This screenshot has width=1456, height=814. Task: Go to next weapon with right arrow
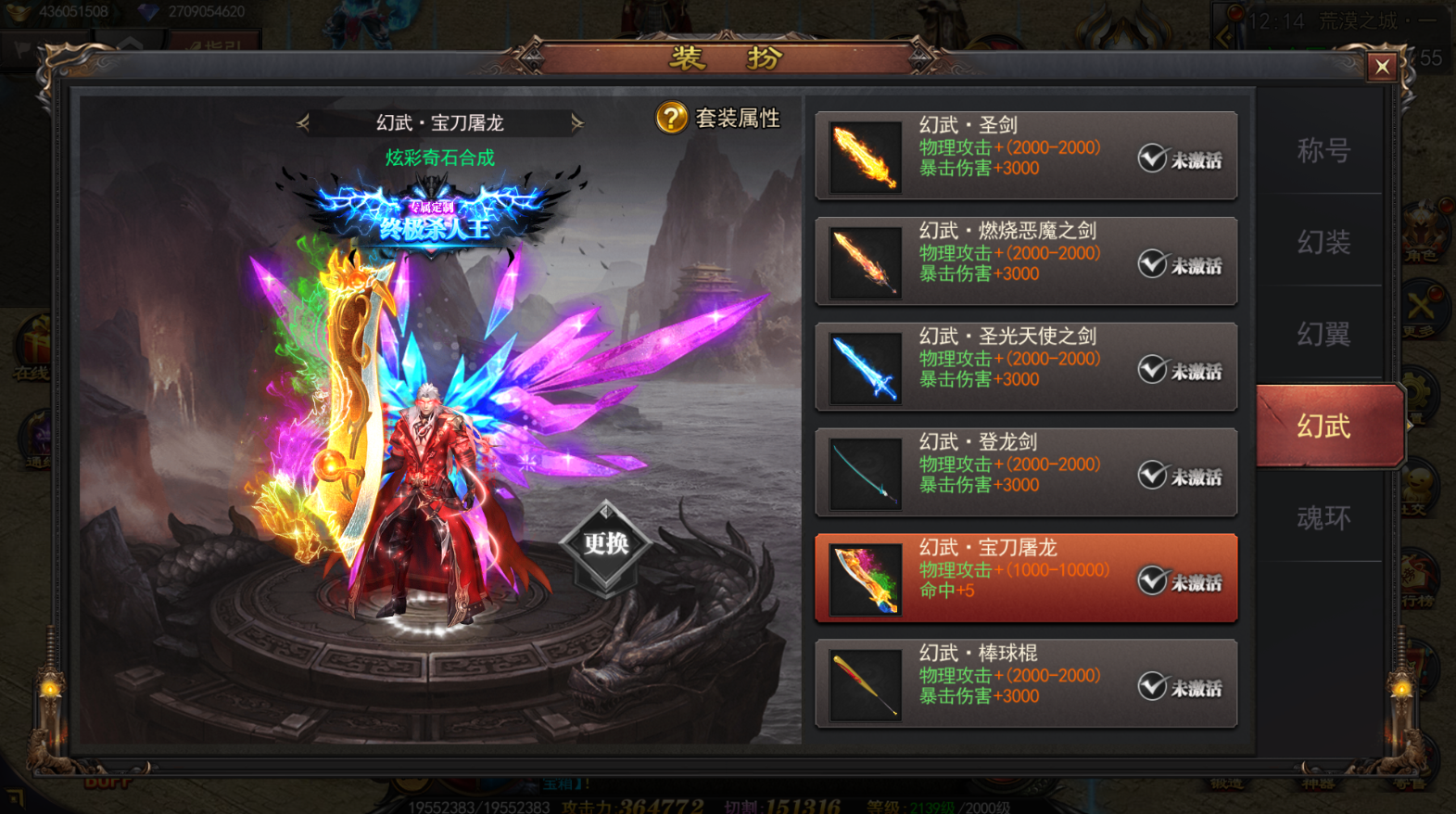[x=576, y=122]
